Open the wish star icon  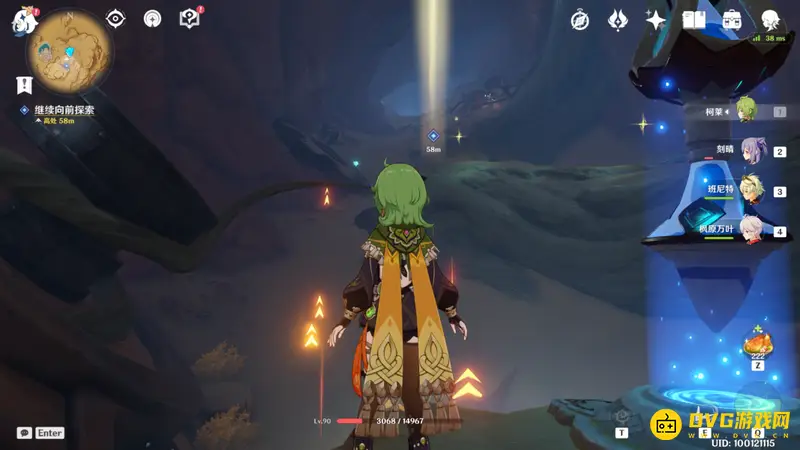[x=656, y=19]
